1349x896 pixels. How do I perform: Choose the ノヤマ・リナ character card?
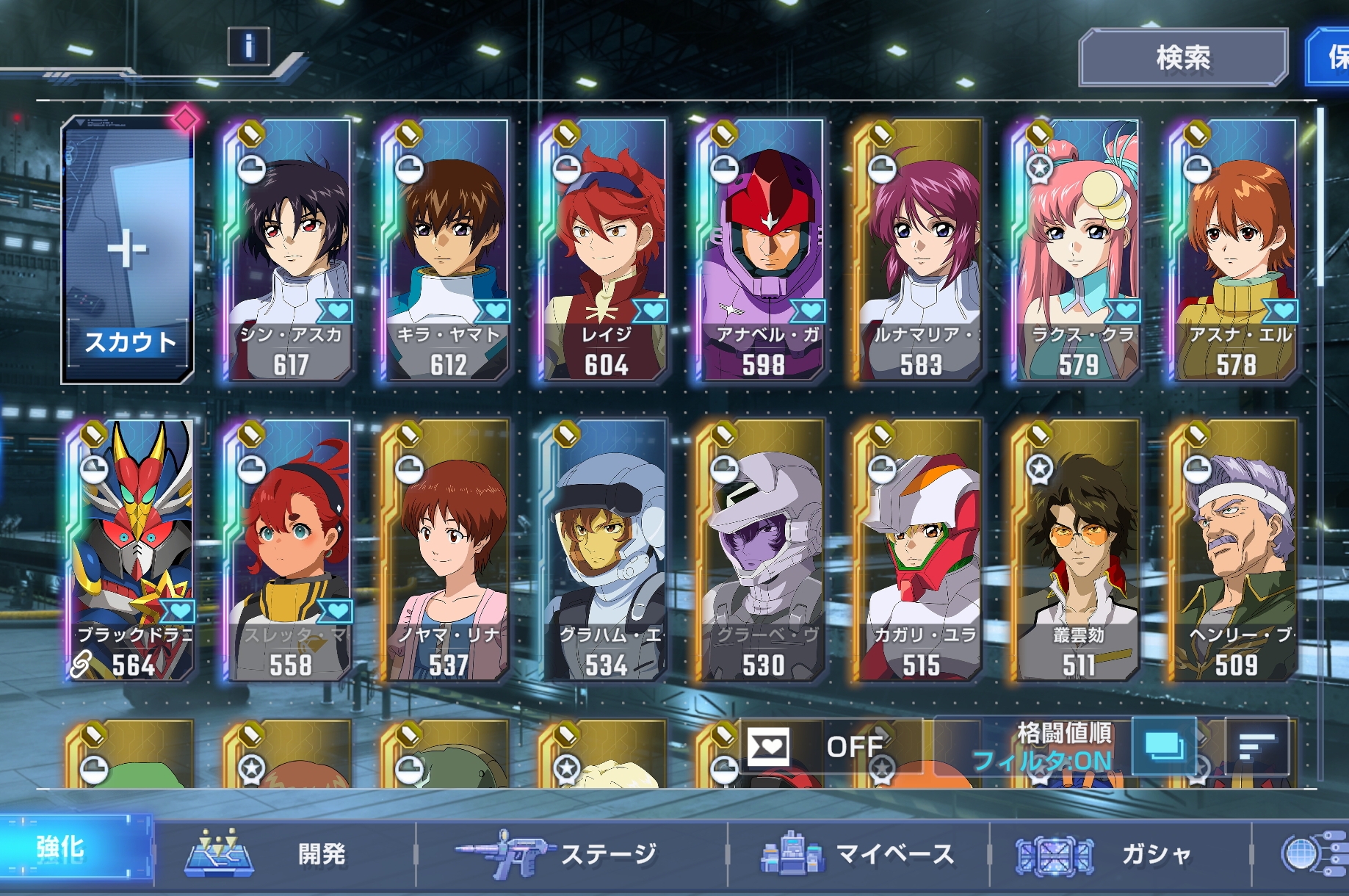click(x=448, y=551)
